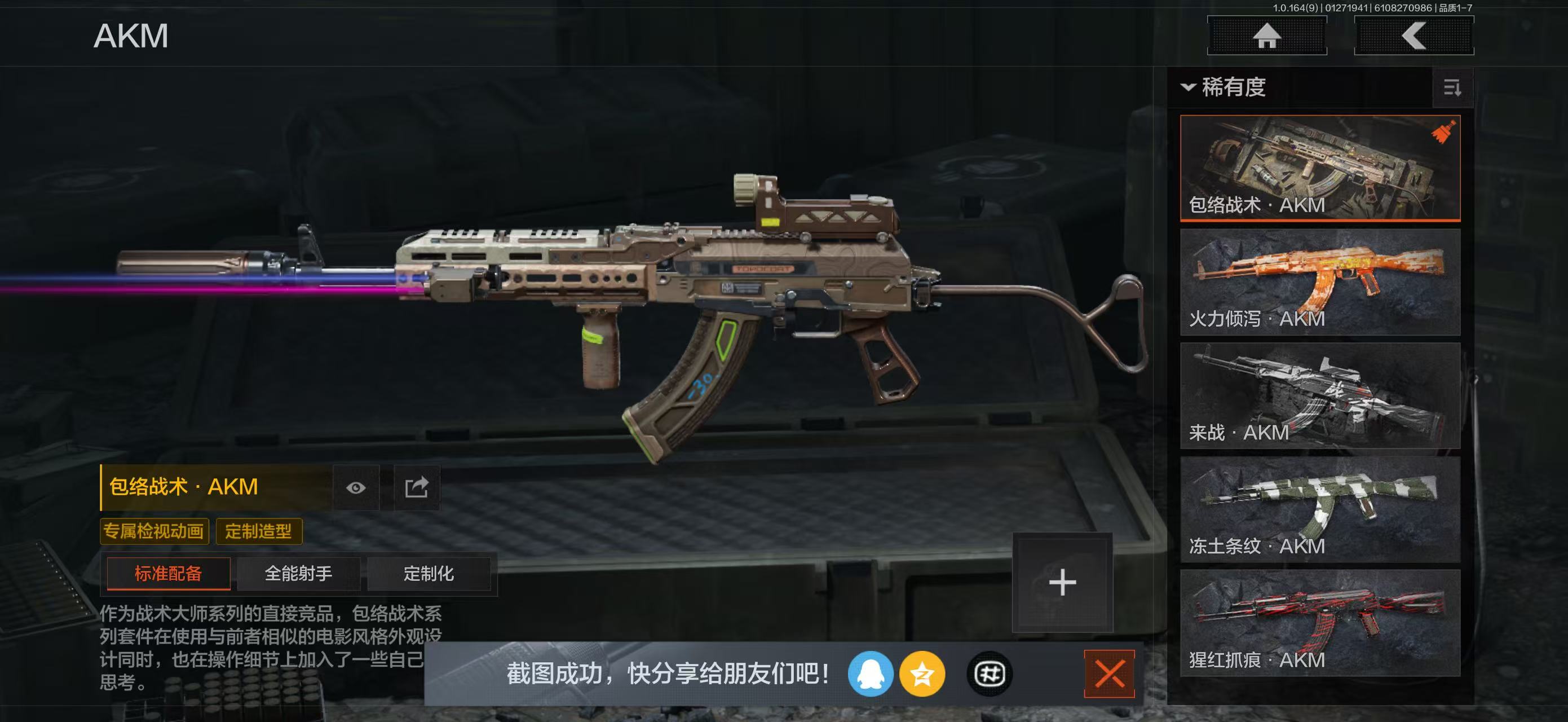Click the 专属检视动画 tag
Viewport: 1568px width, 722px height.
[x=154, y=531]
